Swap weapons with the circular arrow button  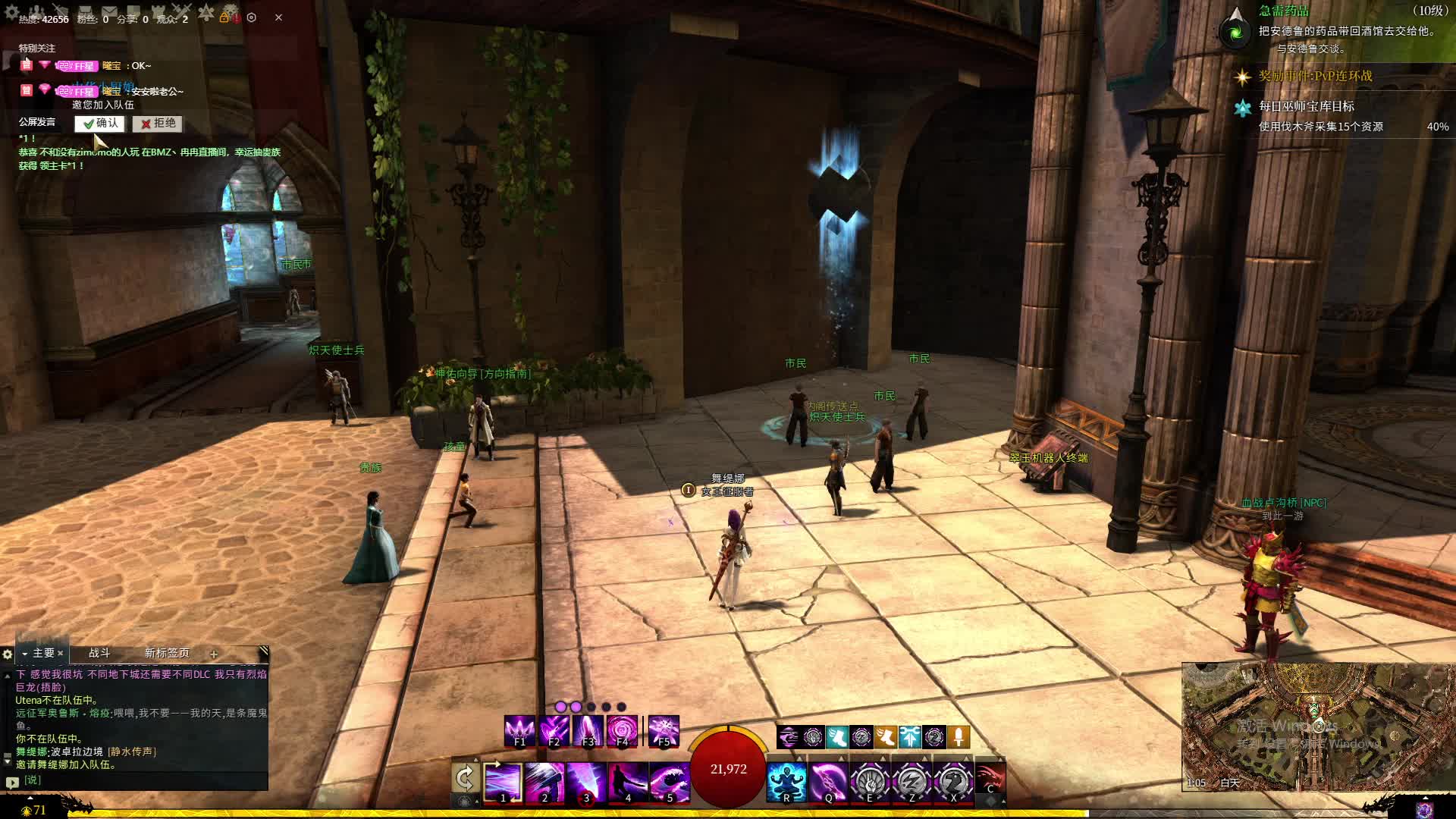point(465,778)
